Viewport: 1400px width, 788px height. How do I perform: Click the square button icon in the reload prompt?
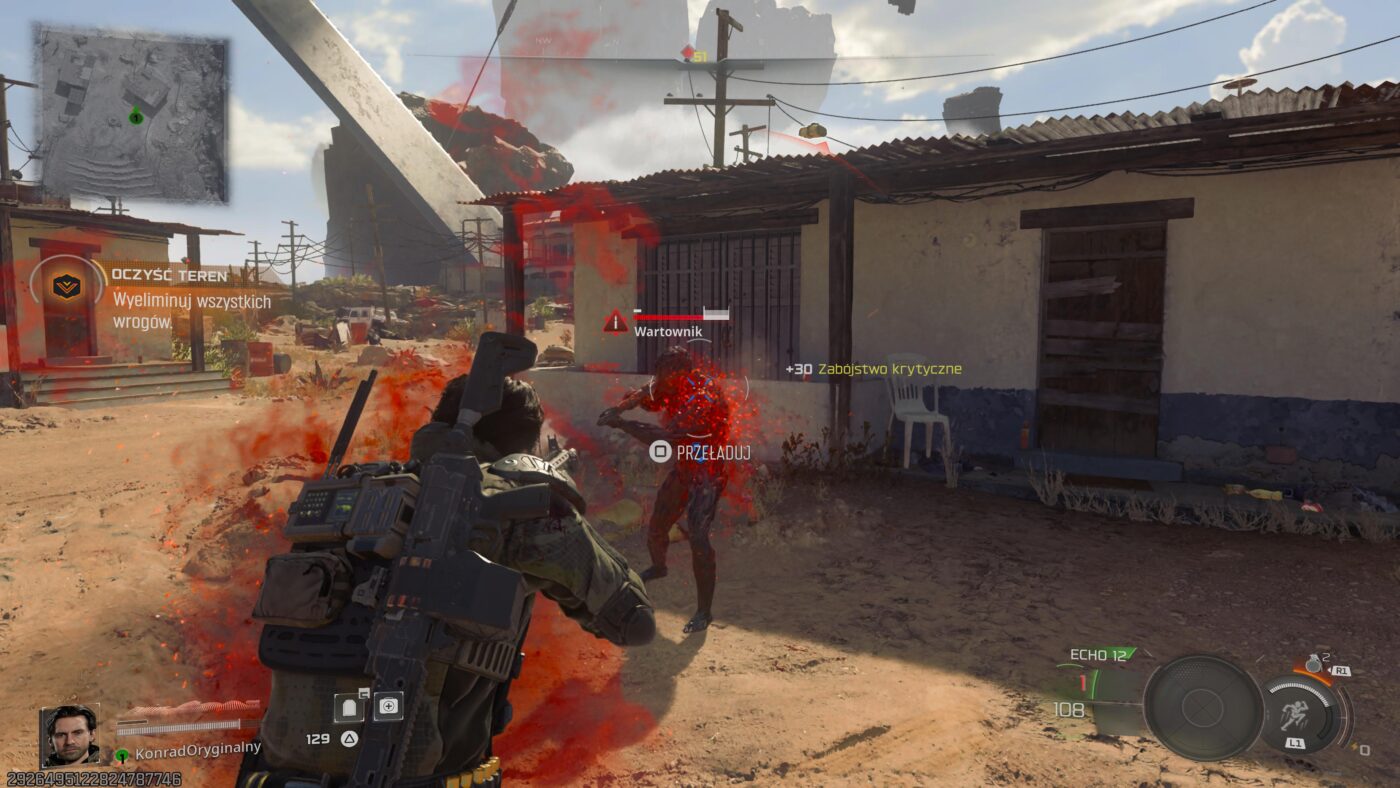659,451
